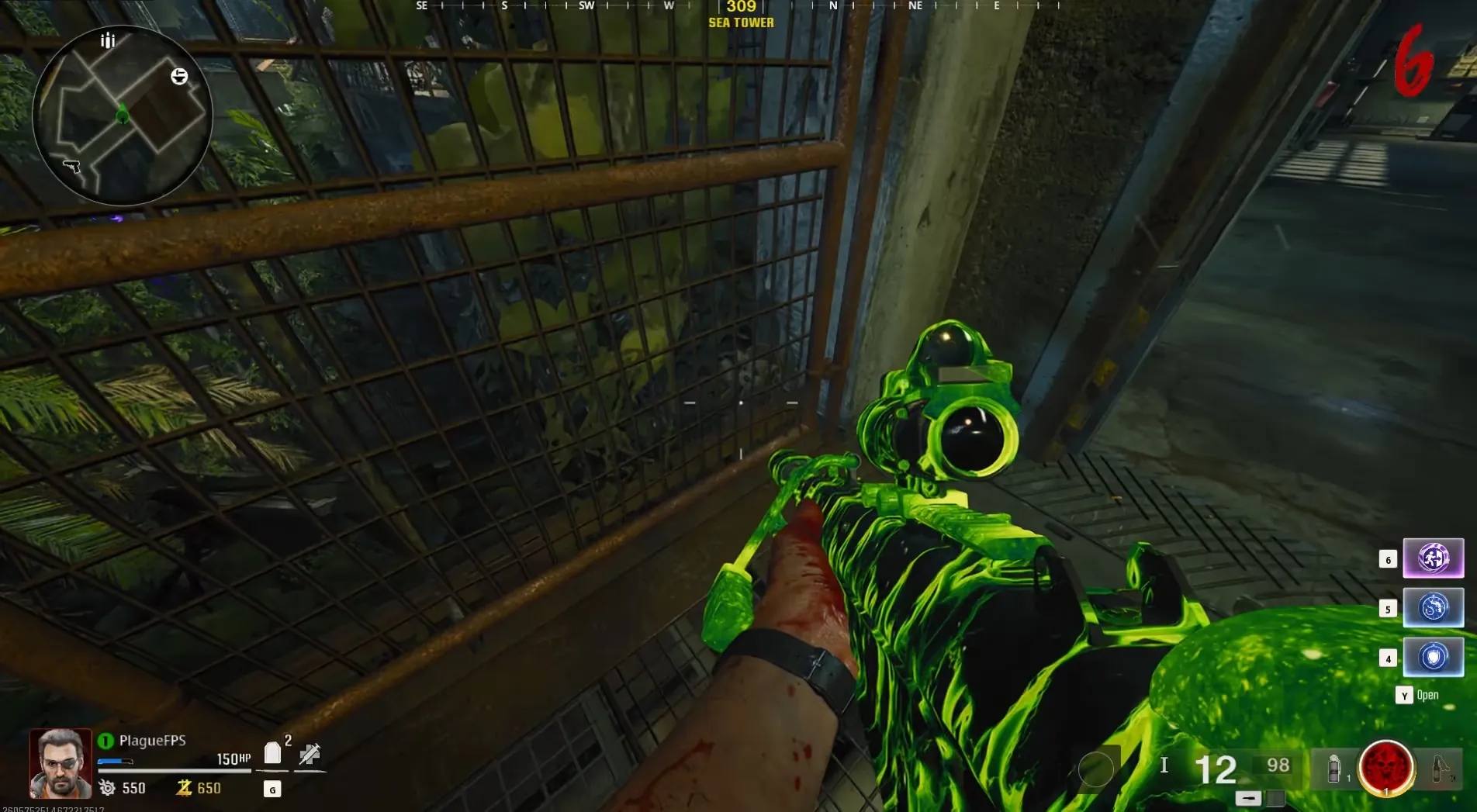Select the molotov lethal equipment slot
The image size is (1477, 812).
[x=1441, y=769]
